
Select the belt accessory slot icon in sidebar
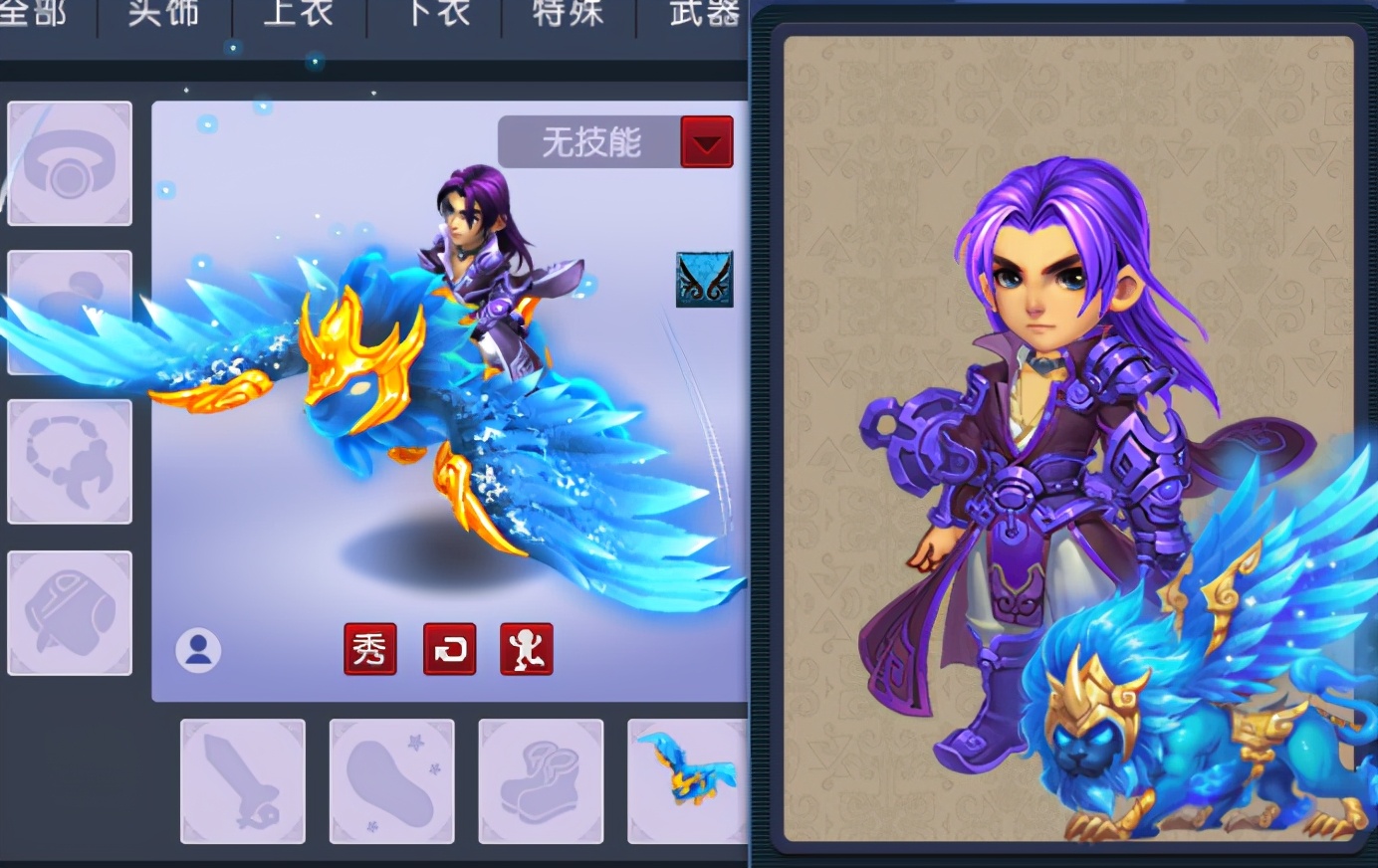tap(70, 461)
